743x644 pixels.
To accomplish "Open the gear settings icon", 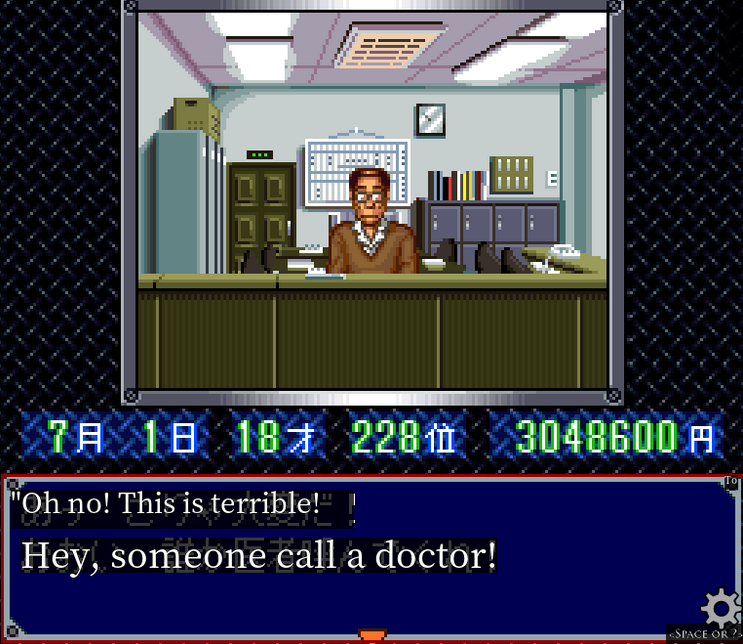I will (x=720, y=608).
